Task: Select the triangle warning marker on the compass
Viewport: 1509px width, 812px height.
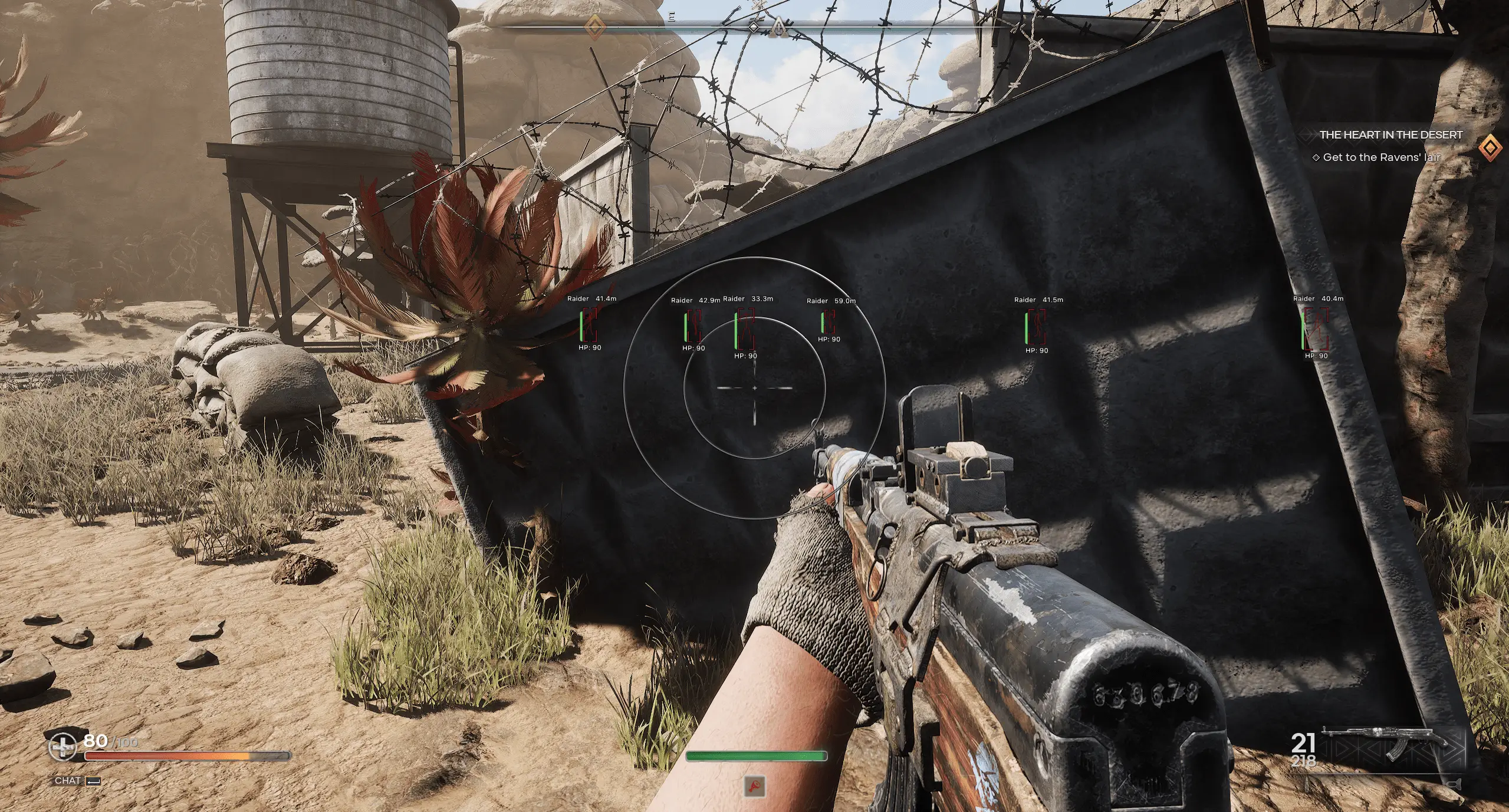Action: pos(779,26)
